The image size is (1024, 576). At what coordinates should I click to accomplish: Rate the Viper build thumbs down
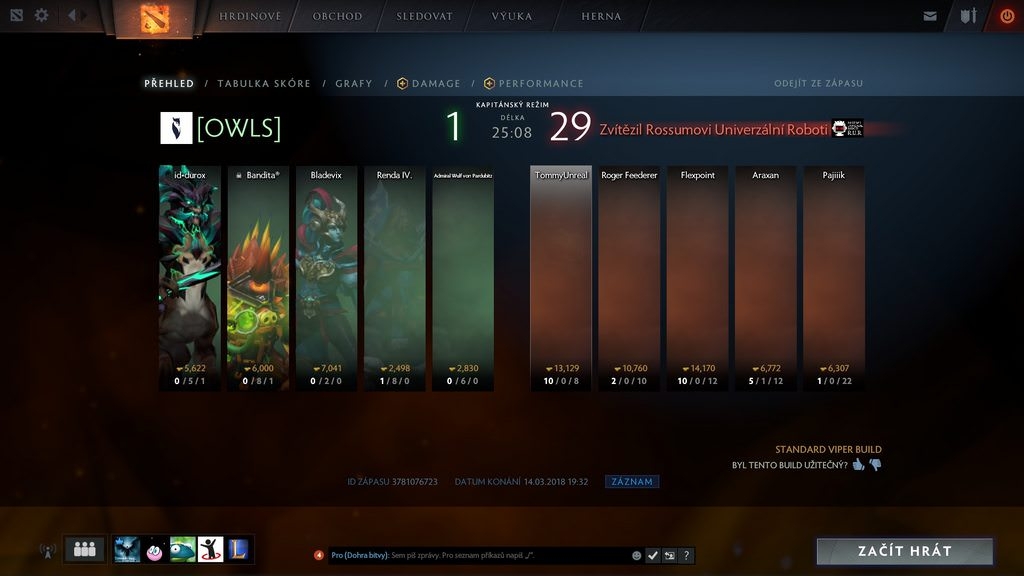tap(875, 465)
